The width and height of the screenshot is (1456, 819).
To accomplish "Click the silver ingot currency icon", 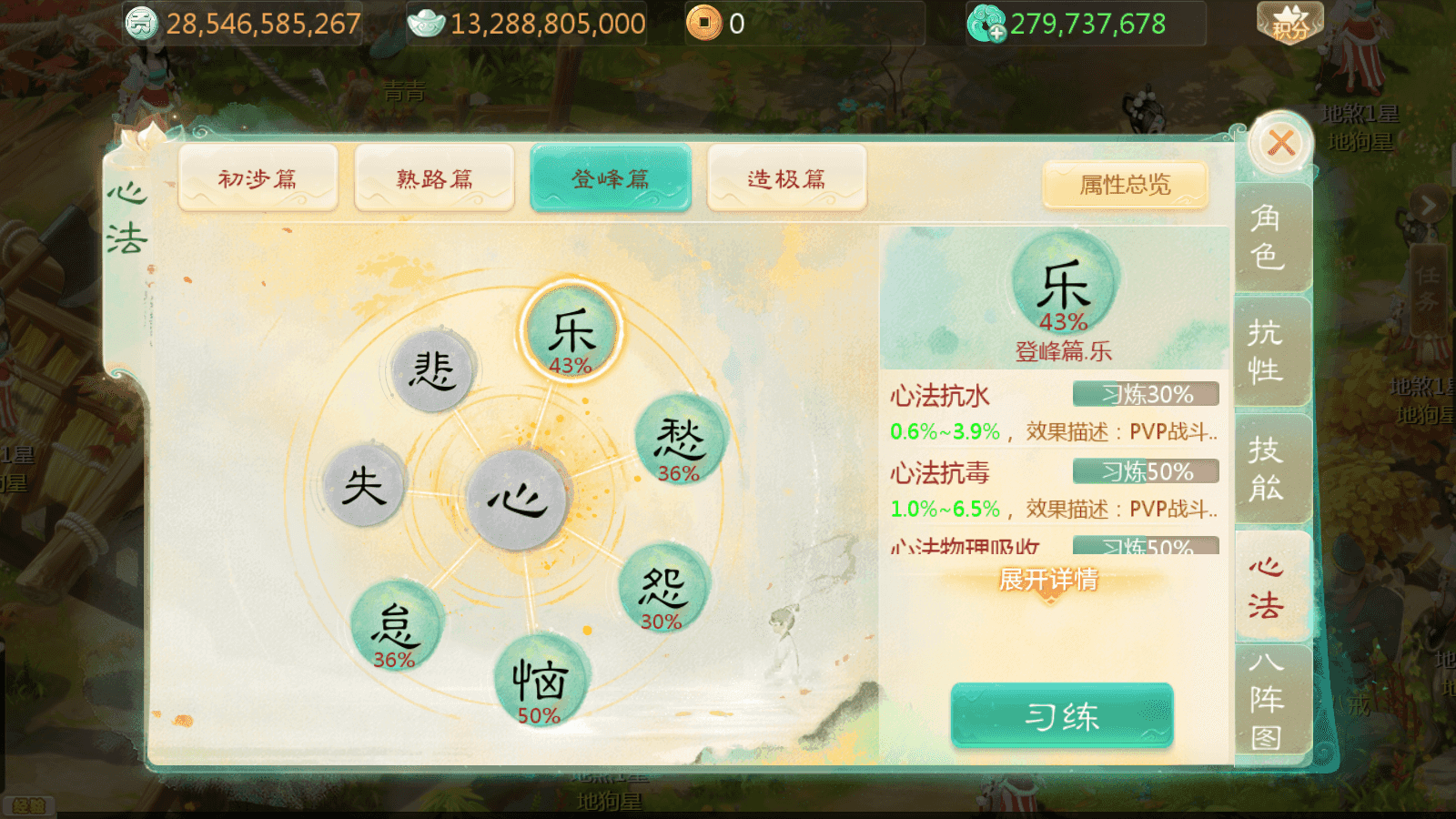I will coord(429,23).
